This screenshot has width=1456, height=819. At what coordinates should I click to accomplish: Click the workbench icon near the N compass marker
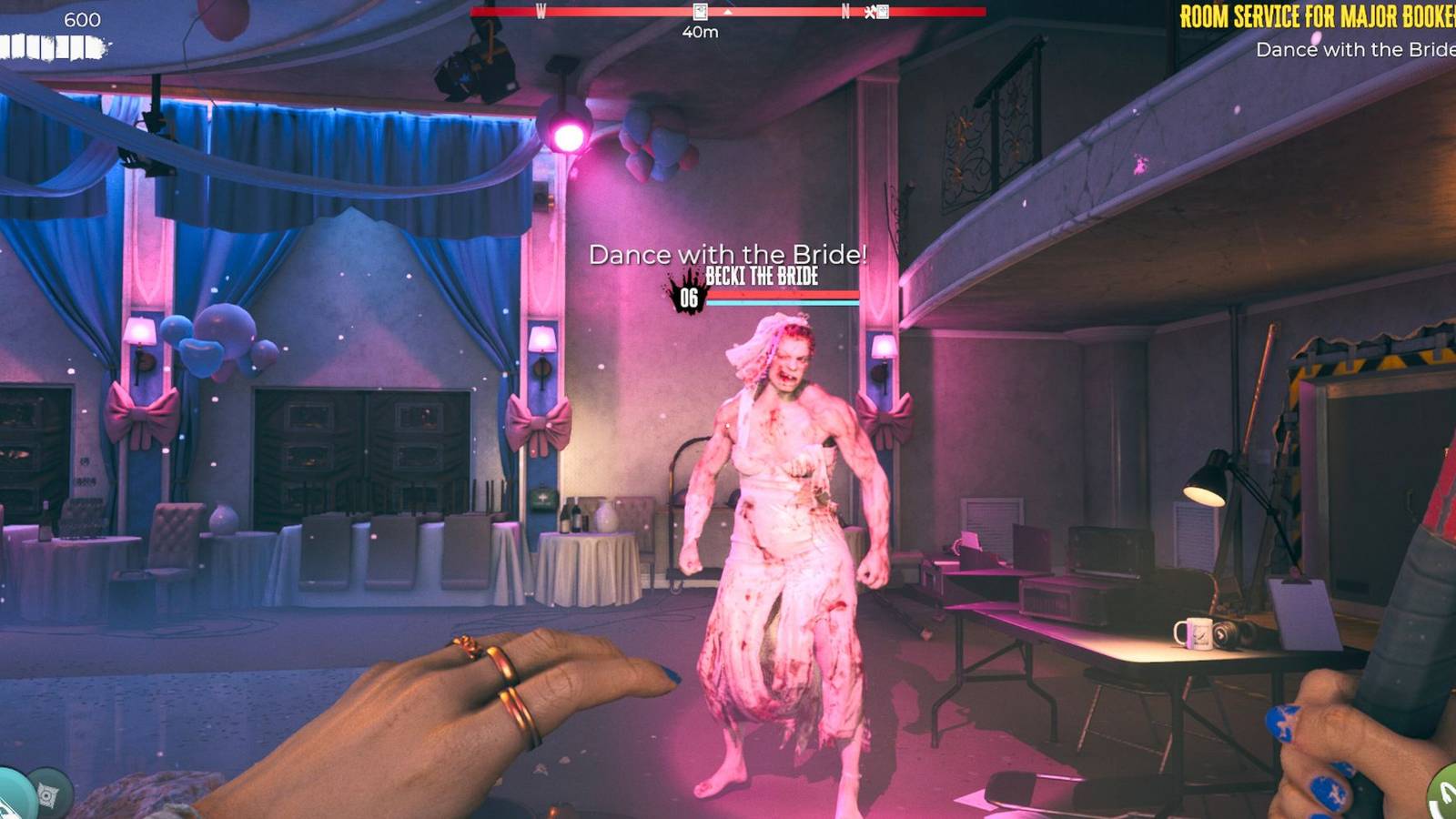click(x=870, y=12)
